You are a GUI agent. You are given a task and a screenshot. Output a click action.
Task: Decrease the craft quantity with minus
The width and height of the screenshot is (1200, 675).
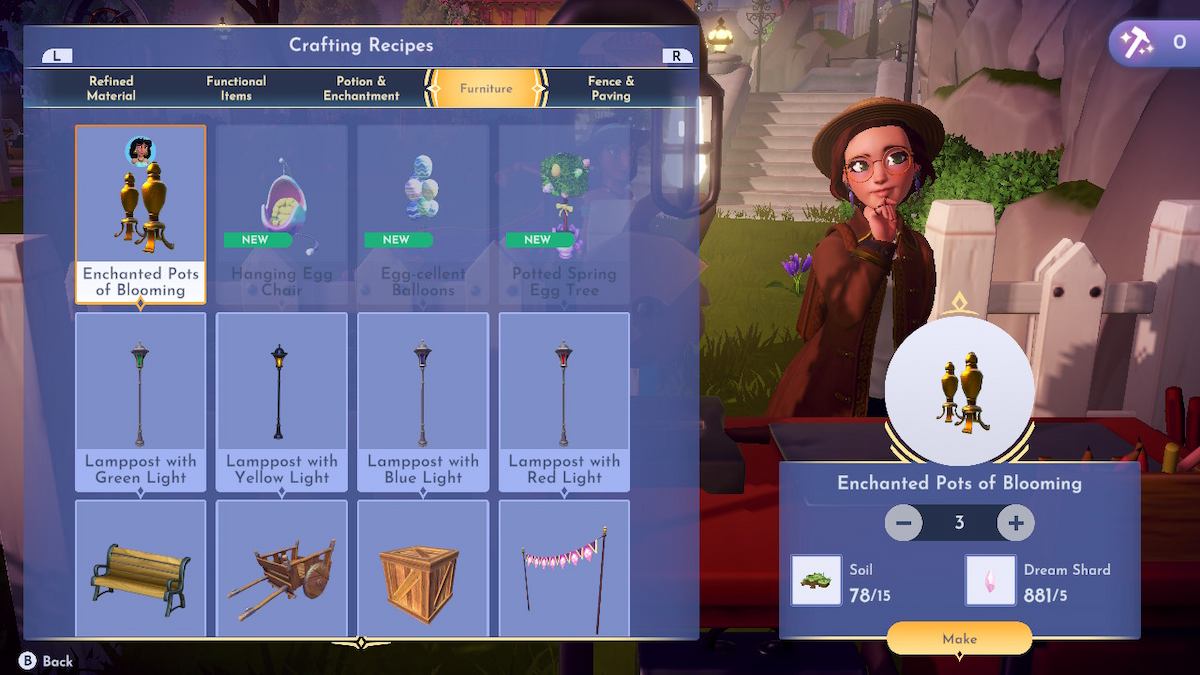(x=903, y=523)
